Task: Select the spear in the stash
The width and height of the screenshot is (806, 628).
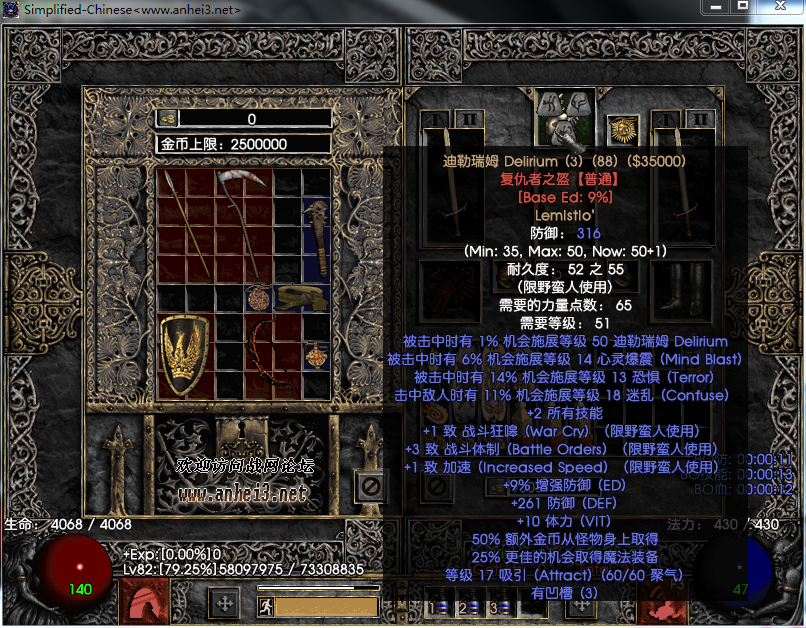Action: [x=186, y=222]
